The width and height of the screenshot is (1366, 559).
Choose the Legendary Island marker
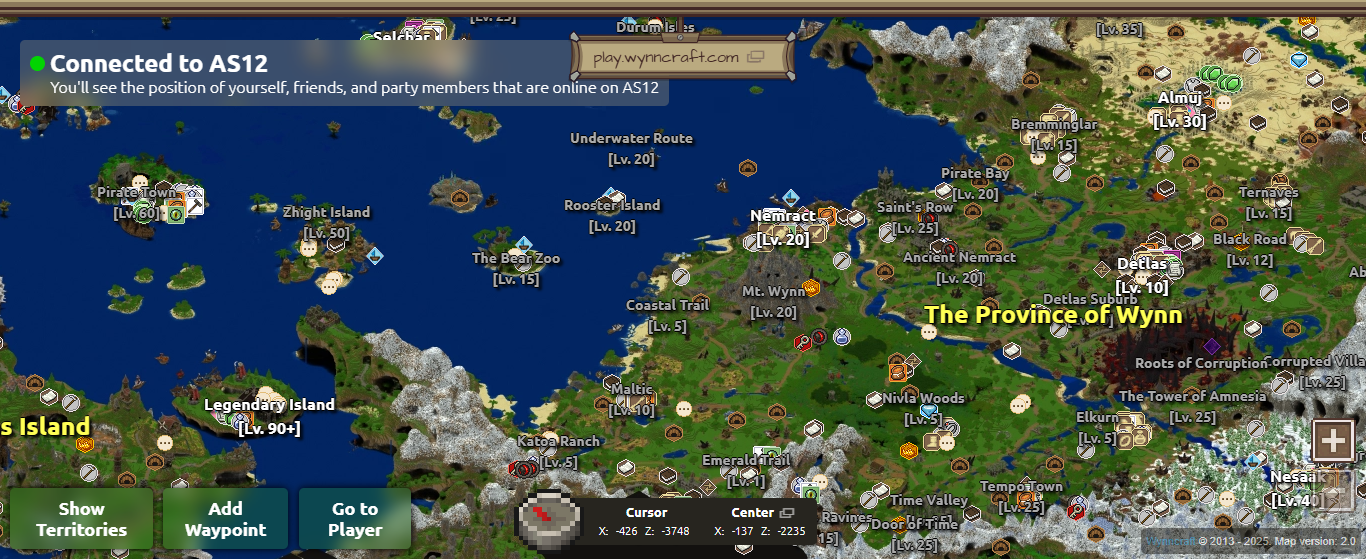pyautogui.click(x=269, y=405)
